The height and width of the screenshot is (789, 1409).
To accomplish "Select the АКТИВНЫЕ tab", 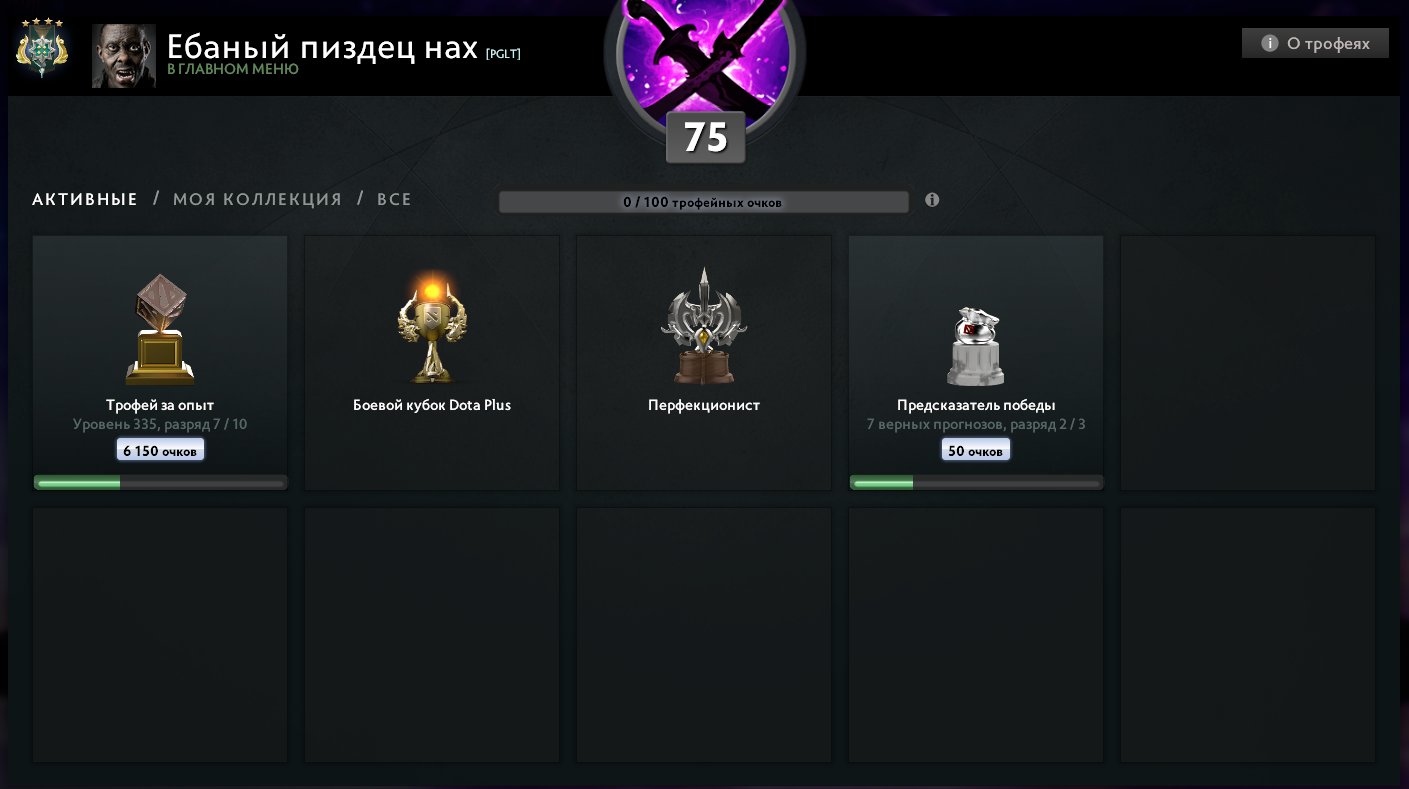I will pyautogui.click(x=85, y=199).
